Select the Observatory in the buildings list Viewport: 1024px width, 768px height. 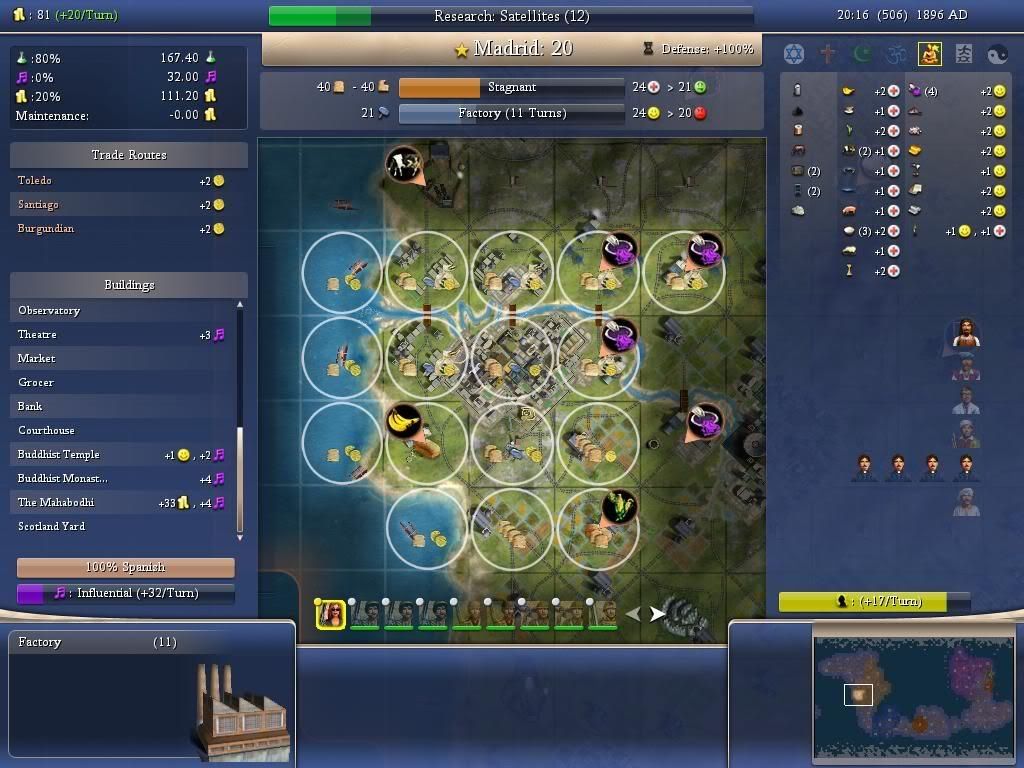50,310
